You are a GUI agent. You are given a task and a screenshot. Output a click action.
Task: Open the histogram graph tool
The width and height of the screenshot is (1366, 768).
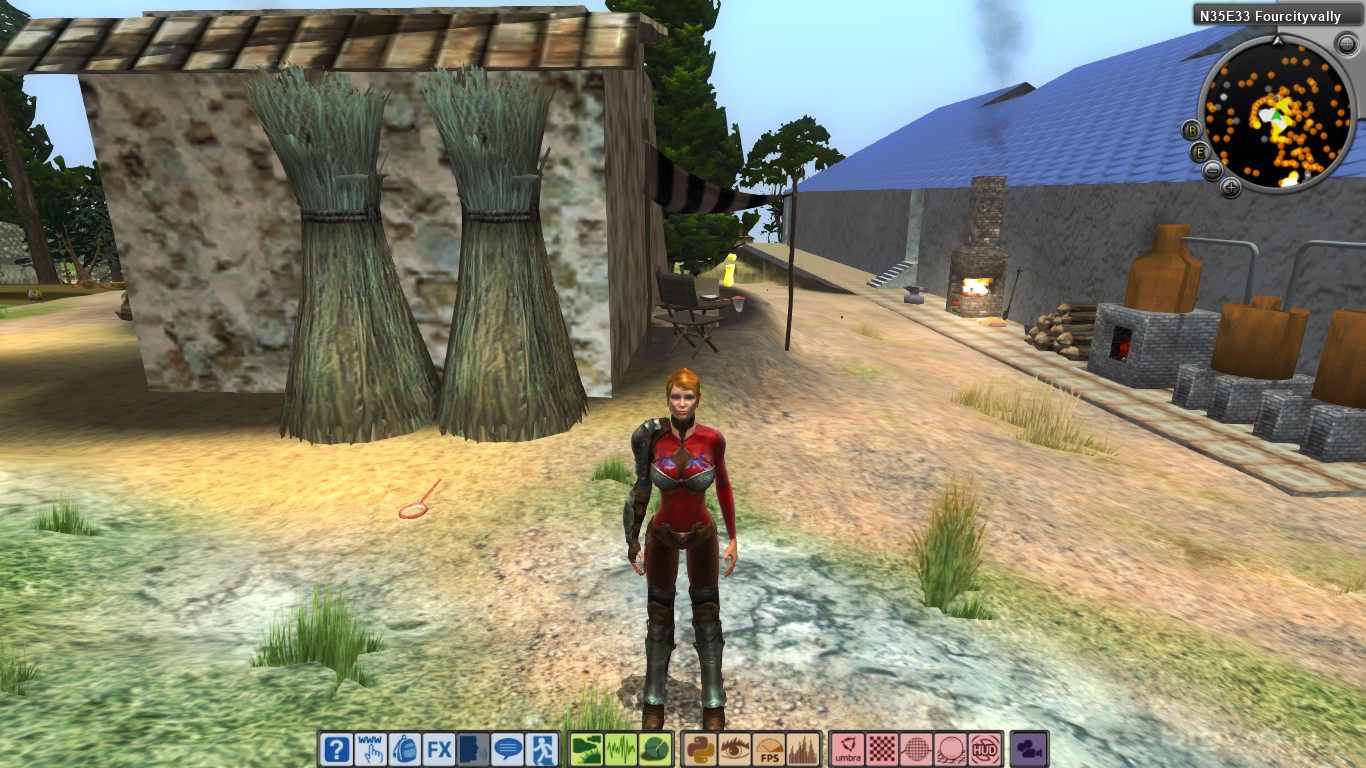click(x=803, y=749)
